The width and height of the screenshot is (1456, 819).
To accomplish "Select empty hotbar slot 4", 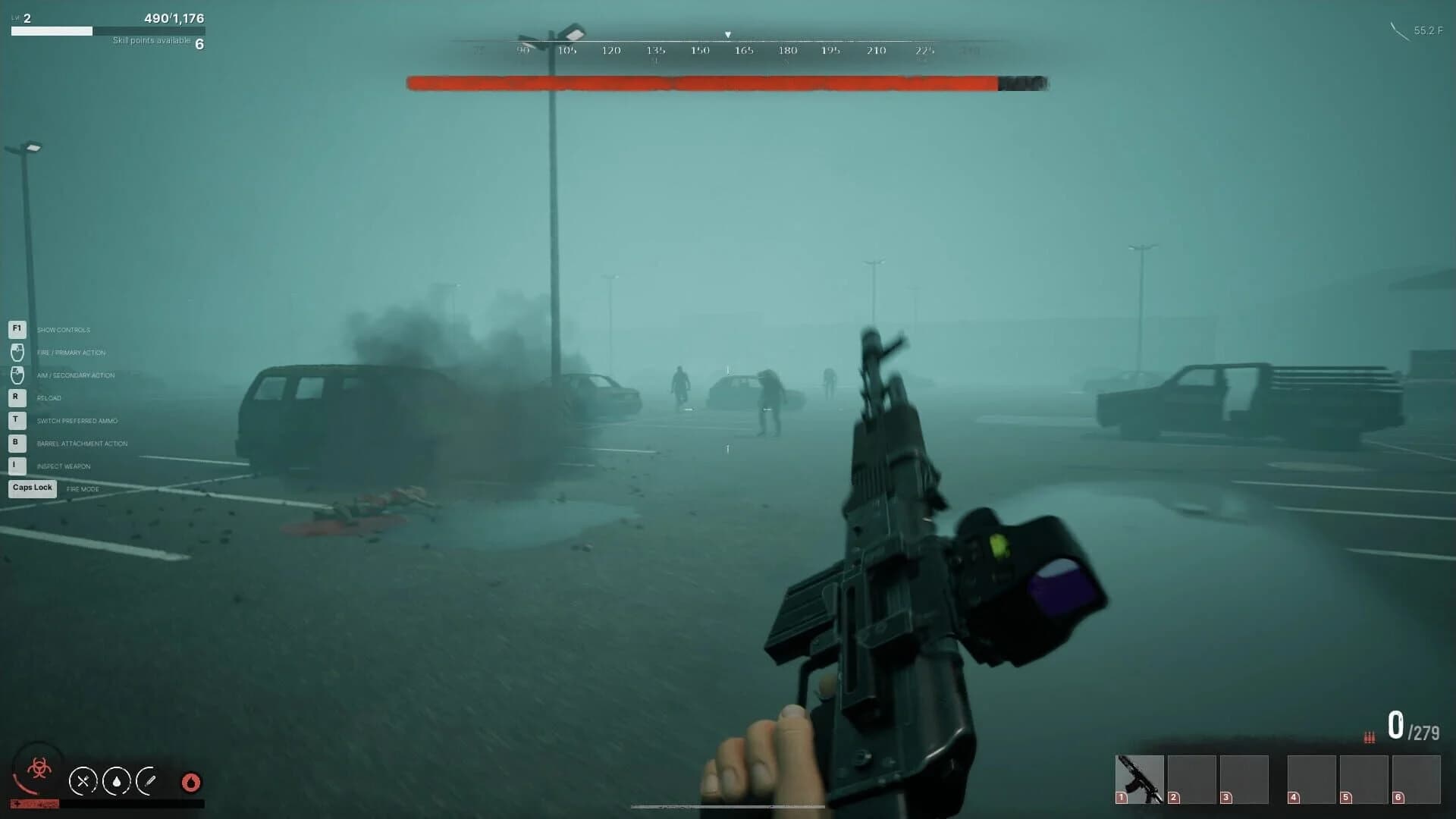I will 1312,779.
